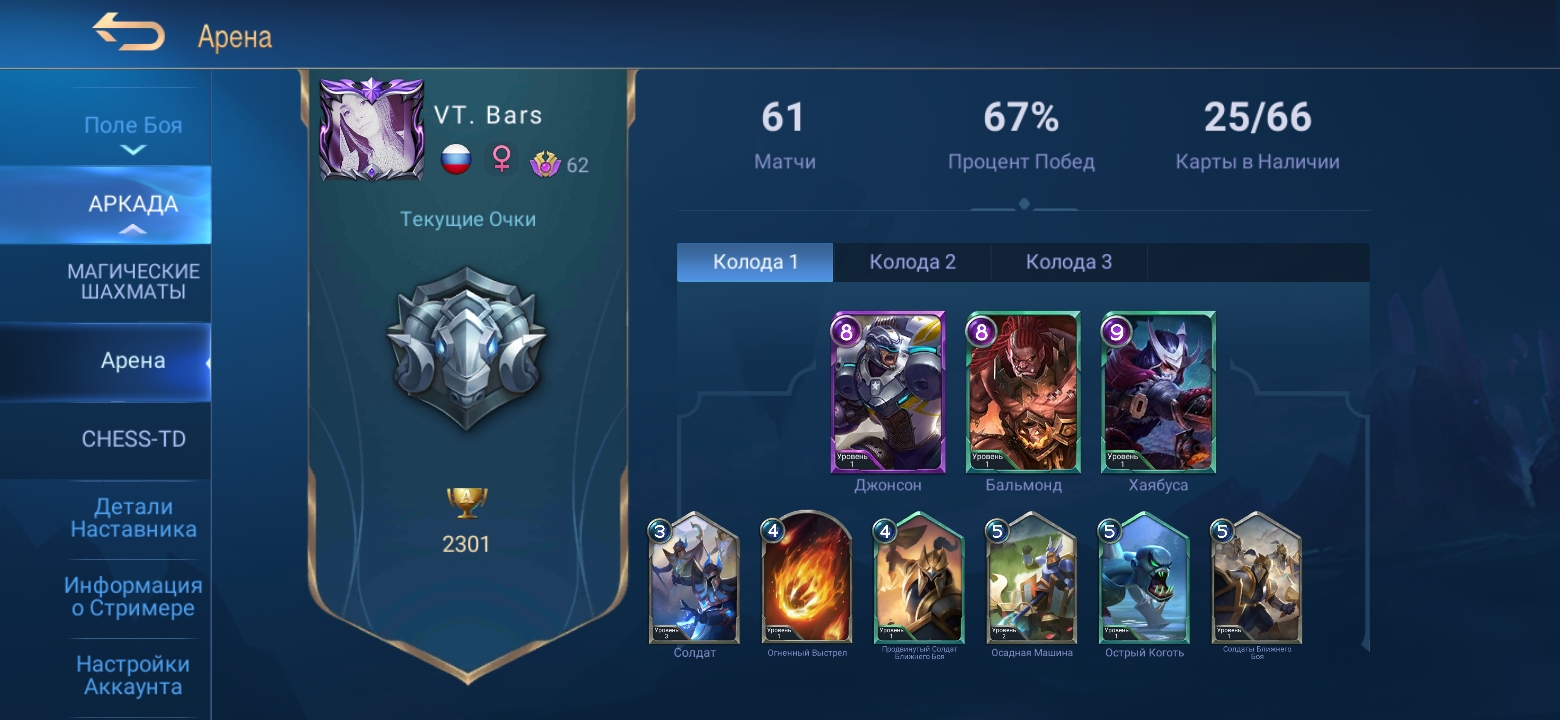Switch to the Колода 1 tab
Screen dimensions: 1560x720
pyautogui.click(x=755, y=262)
